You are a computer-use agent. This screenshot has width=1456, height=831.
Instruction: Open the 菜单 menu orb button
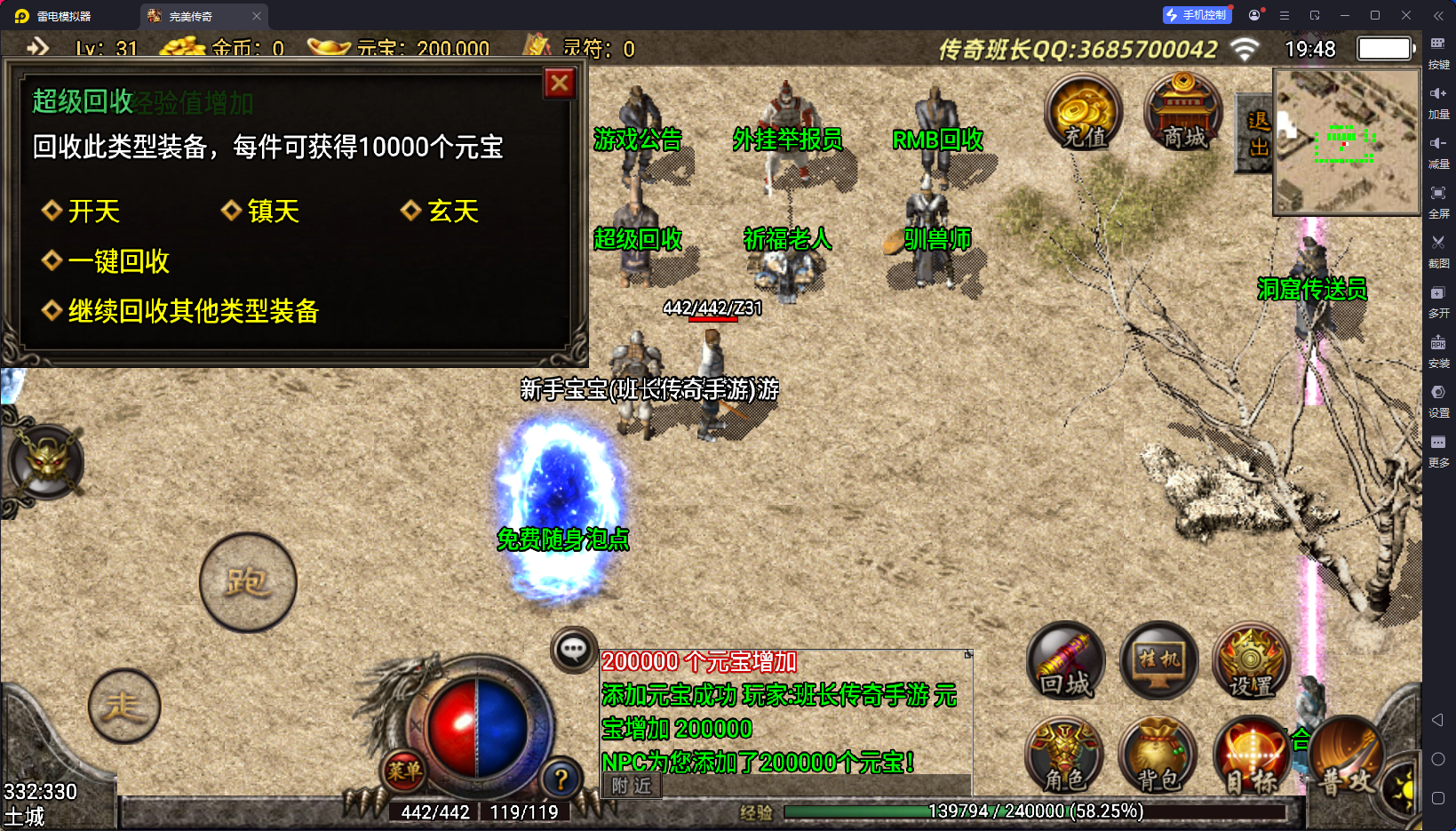(x=404, y=771)
